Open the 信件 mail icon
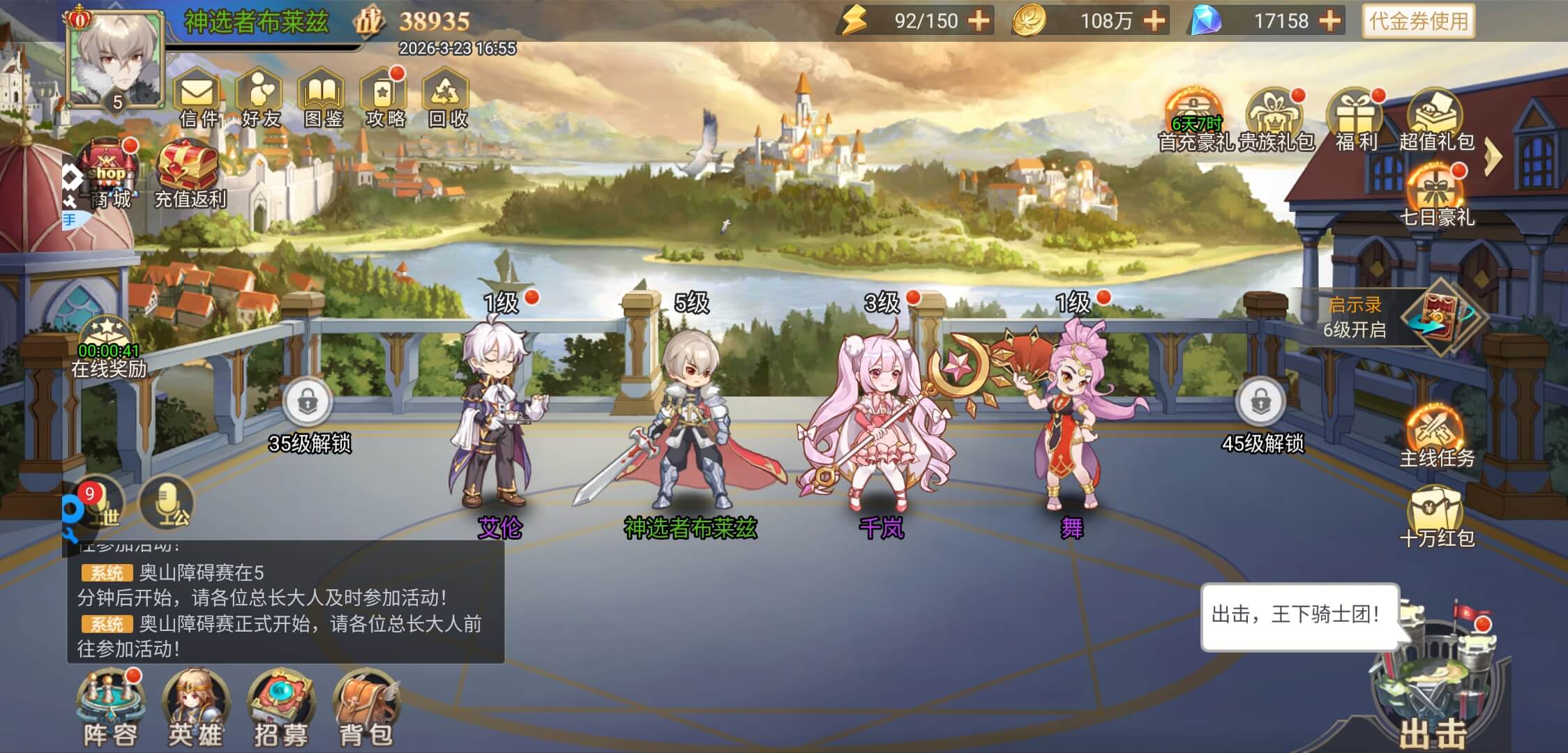 click(199, 99)
